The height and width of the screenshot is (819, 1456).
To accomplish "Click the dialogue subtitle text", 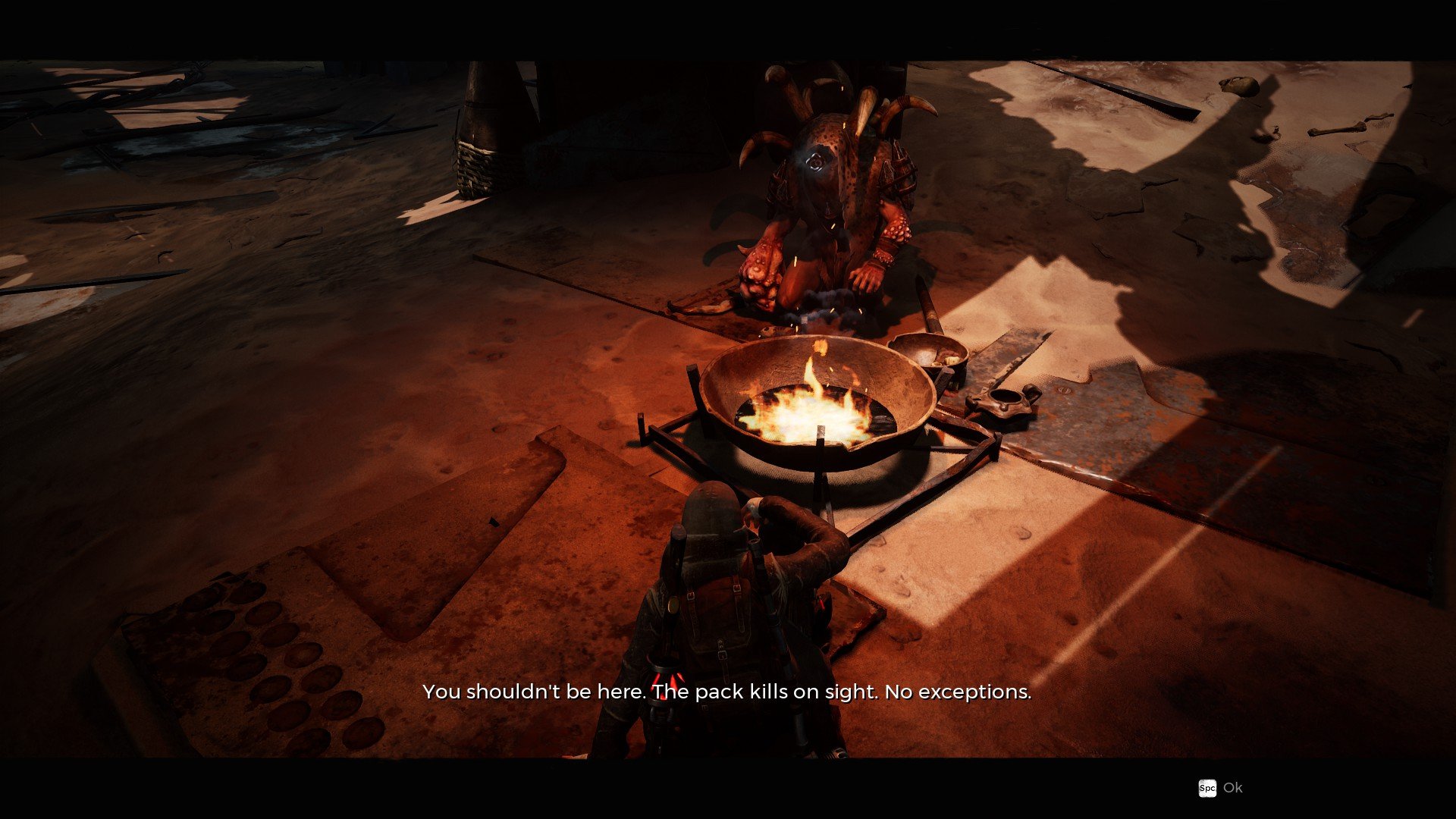I will (726, 692).
